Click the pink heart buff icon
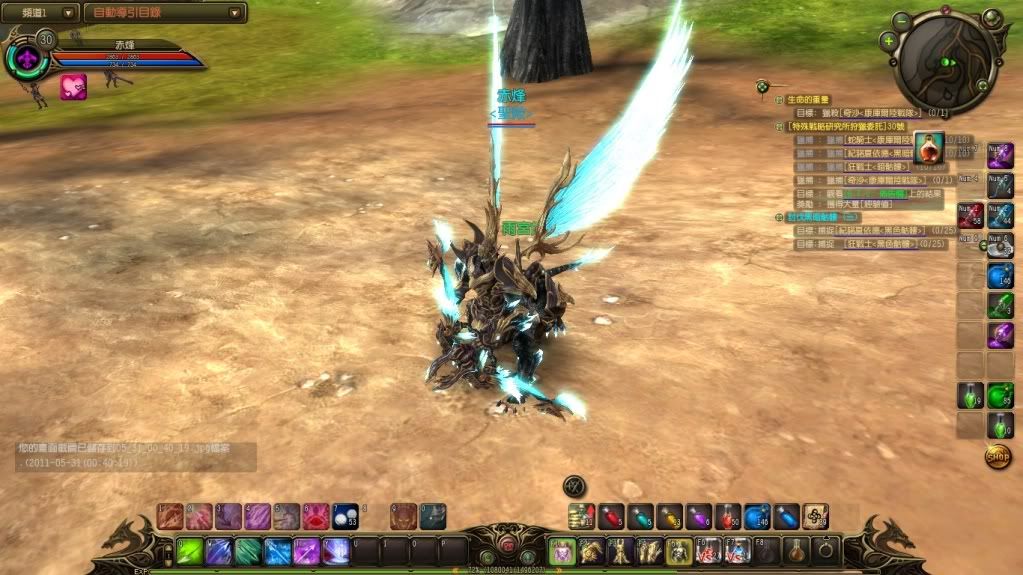The width and height of the screenshot is (1023, 575). (x=73, y=87)
